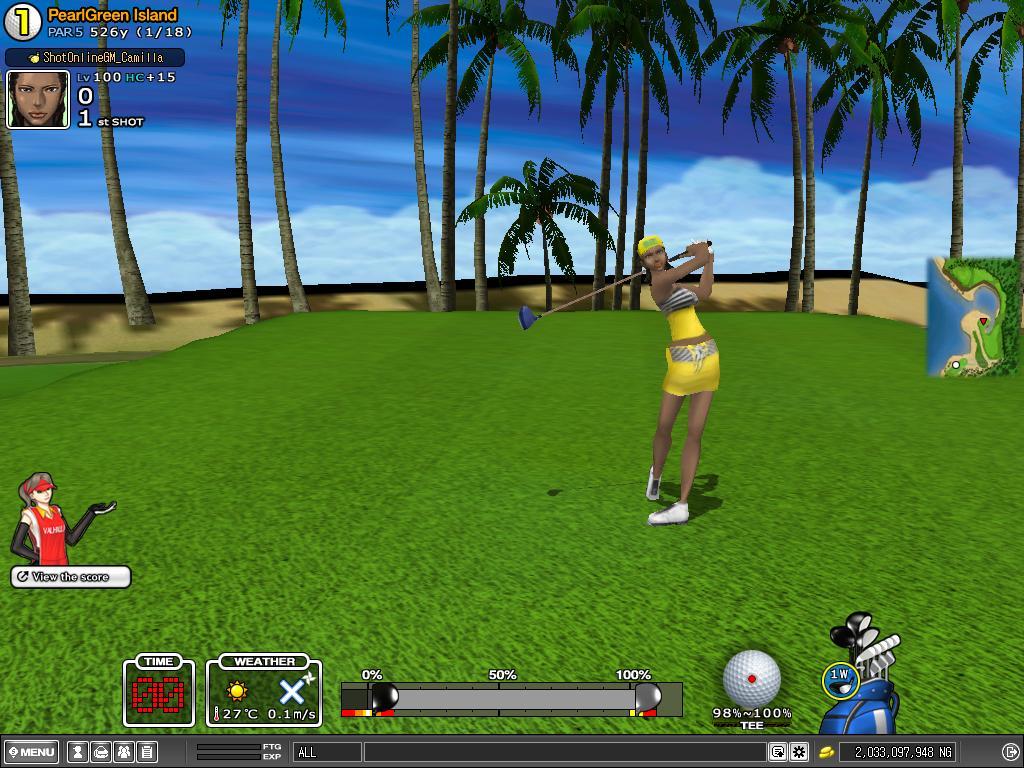Click the ShotOnlineGM_Camilla player portrait
Screen dimensions: 1024x768
click(x=38, y=100)
